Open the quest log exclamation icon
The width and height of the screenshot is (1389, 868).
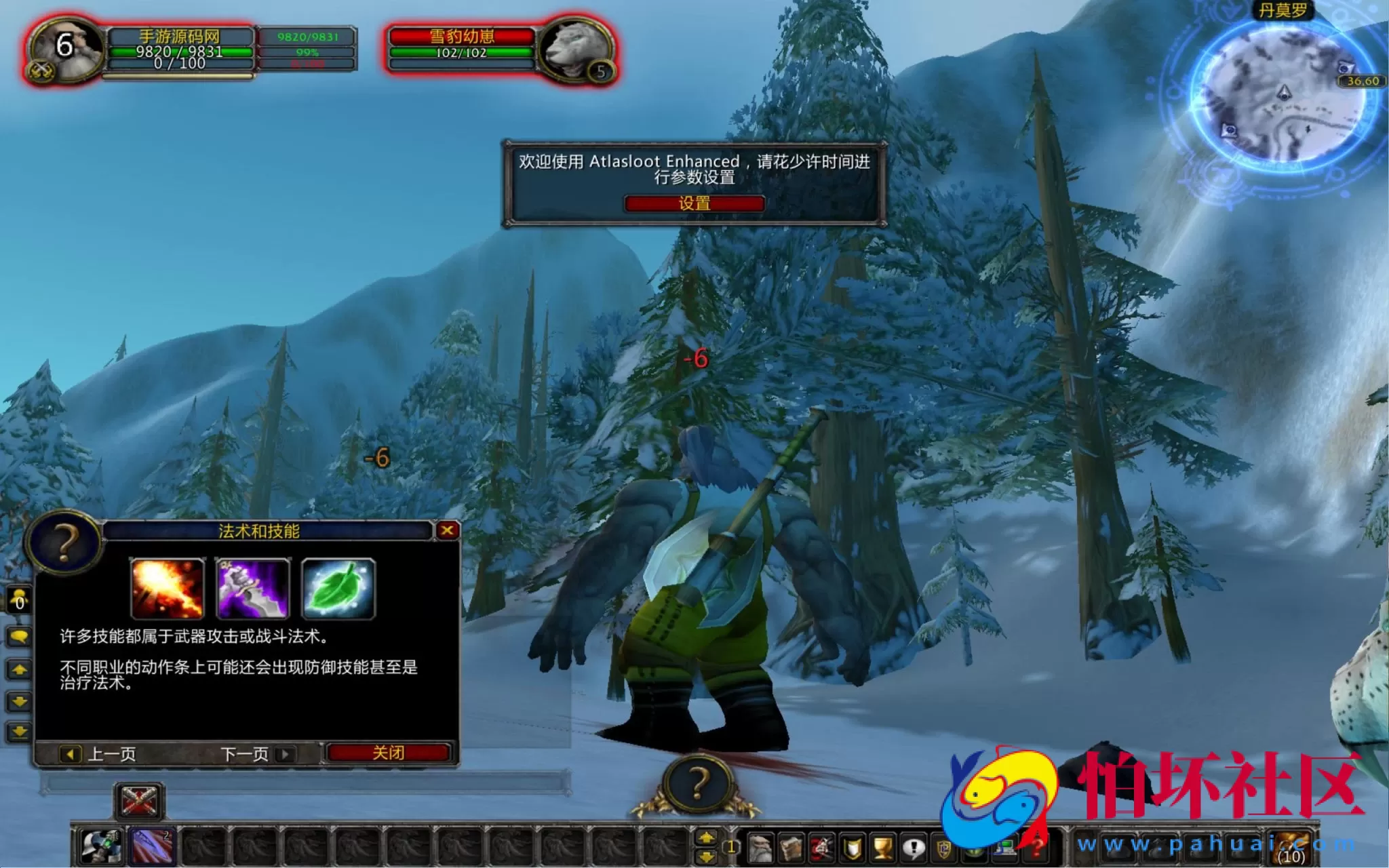(914, 846)
